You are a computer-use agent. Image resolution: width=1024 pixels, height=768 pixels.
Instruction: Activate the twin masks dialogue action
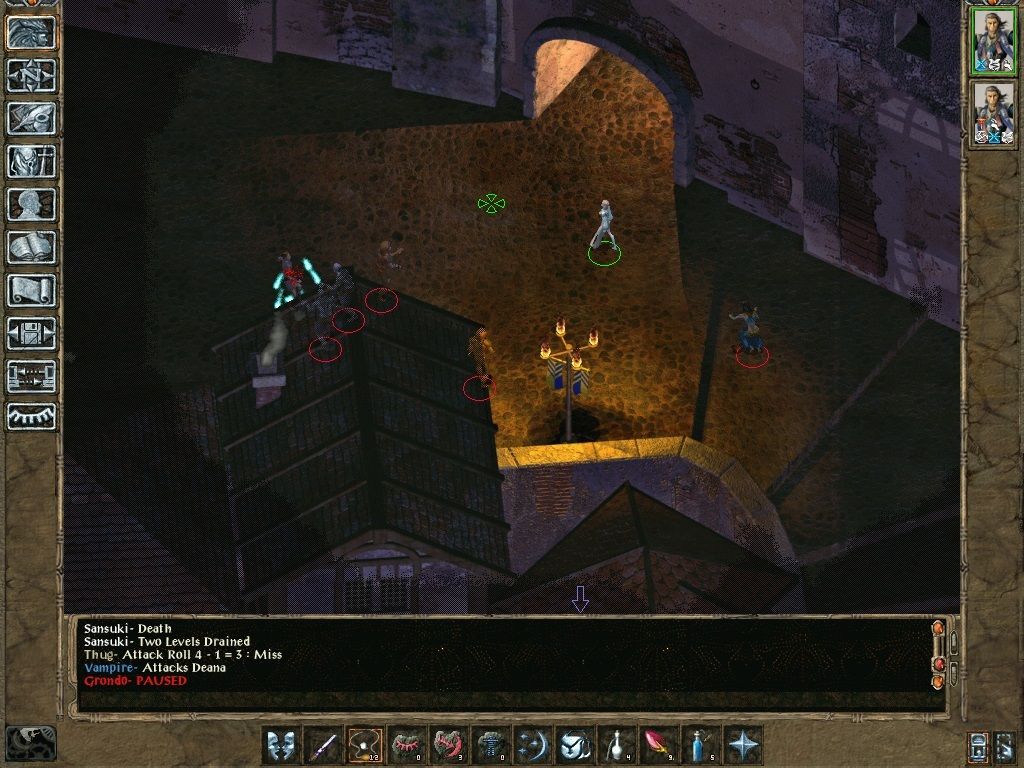pos(280,746)
